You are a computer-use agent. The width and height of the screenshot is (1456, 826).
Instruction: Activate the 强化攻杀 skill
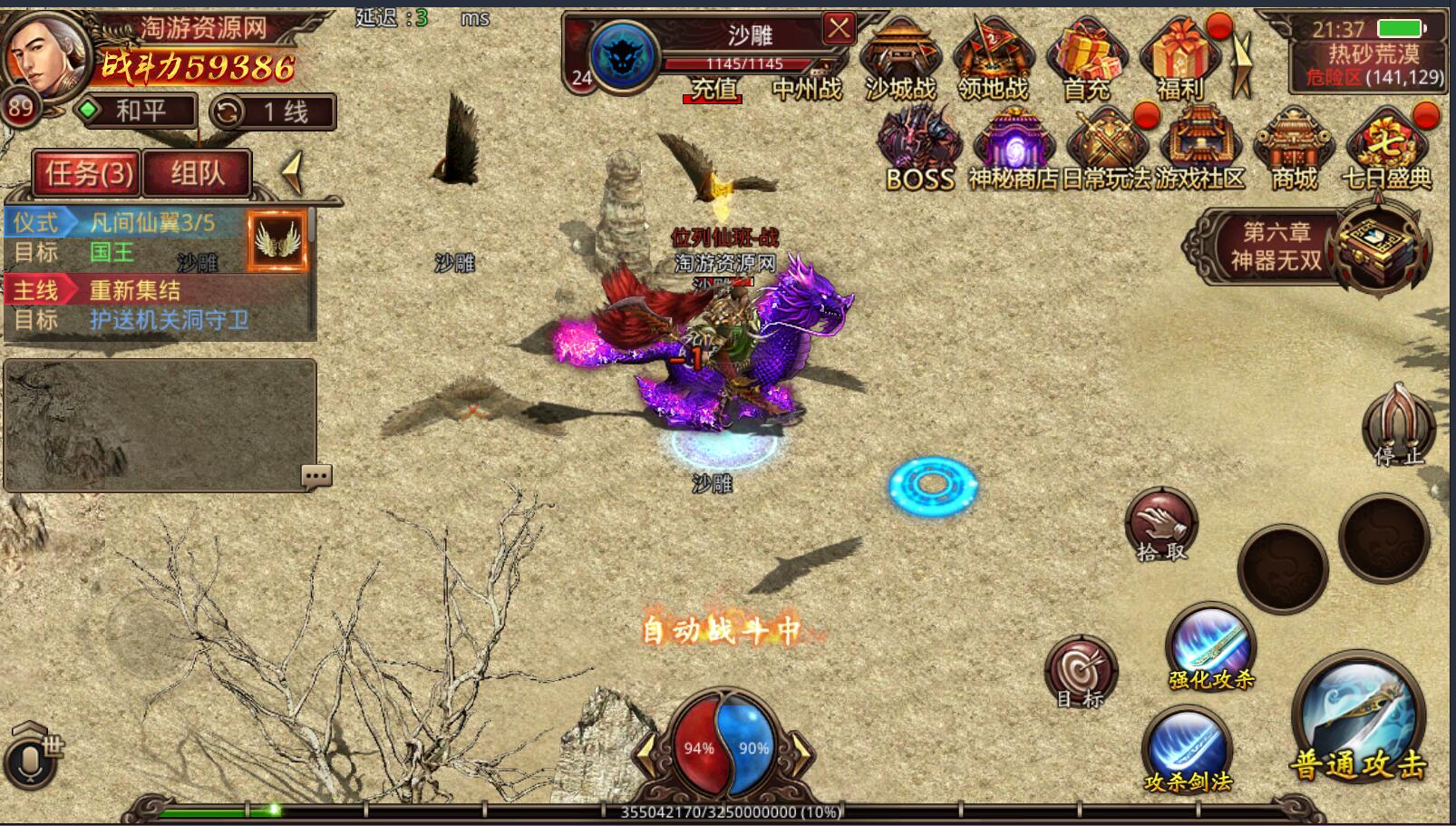pos(1211,647)
